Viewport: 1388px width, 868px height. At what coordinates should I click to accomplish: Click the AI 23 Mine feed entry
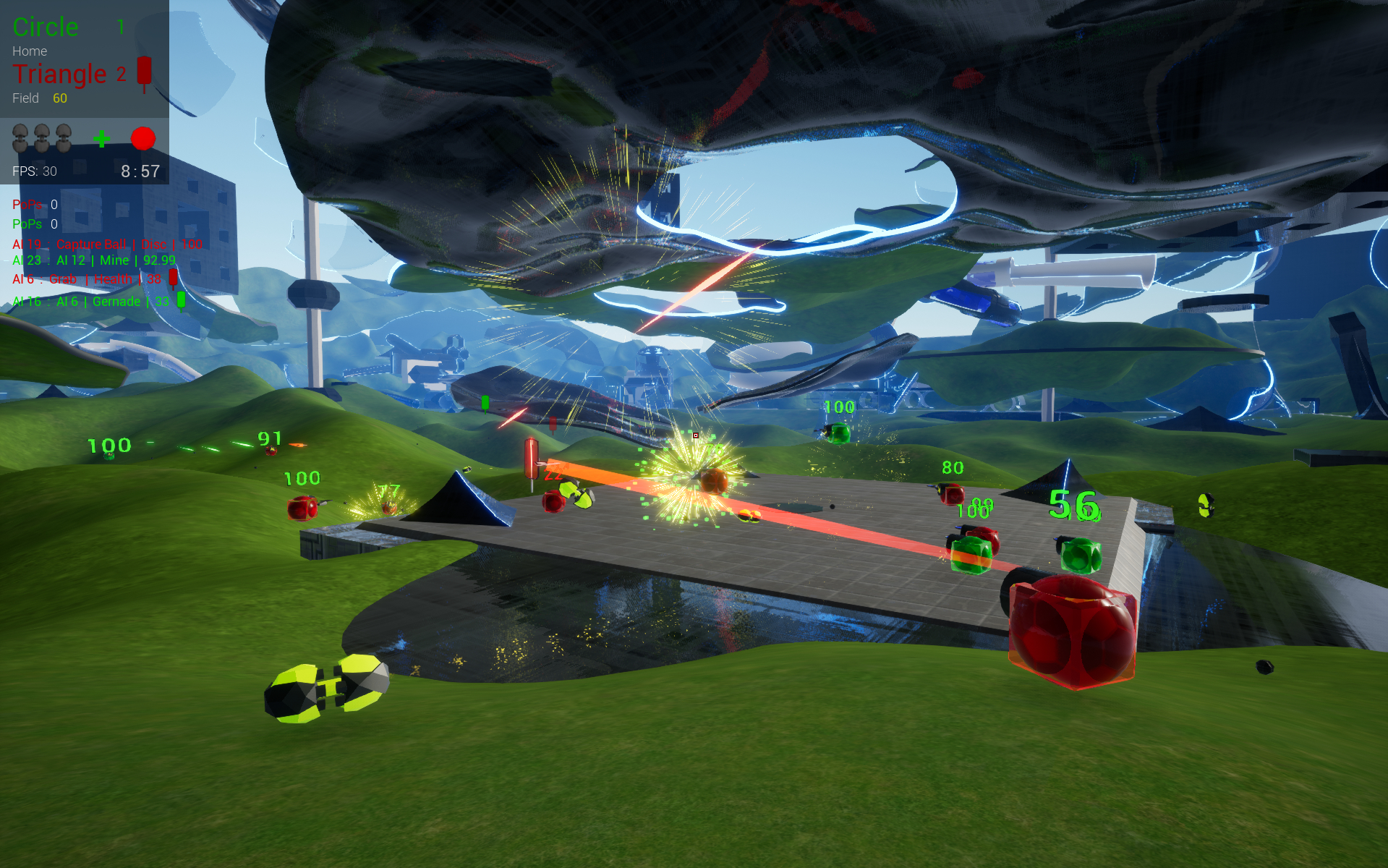click(94, 260)
